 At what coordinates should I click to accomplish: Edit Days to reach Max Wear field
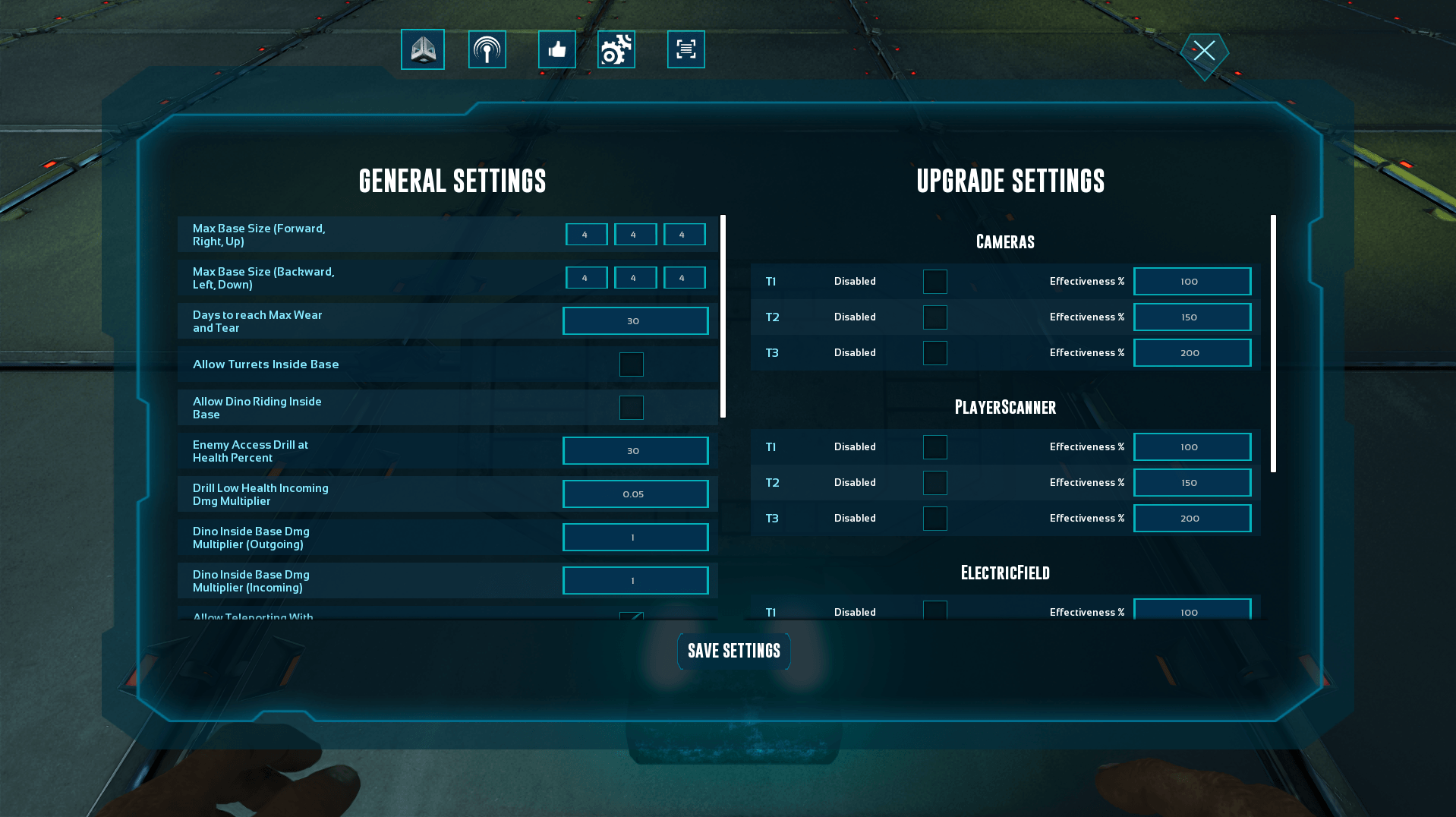635,321
